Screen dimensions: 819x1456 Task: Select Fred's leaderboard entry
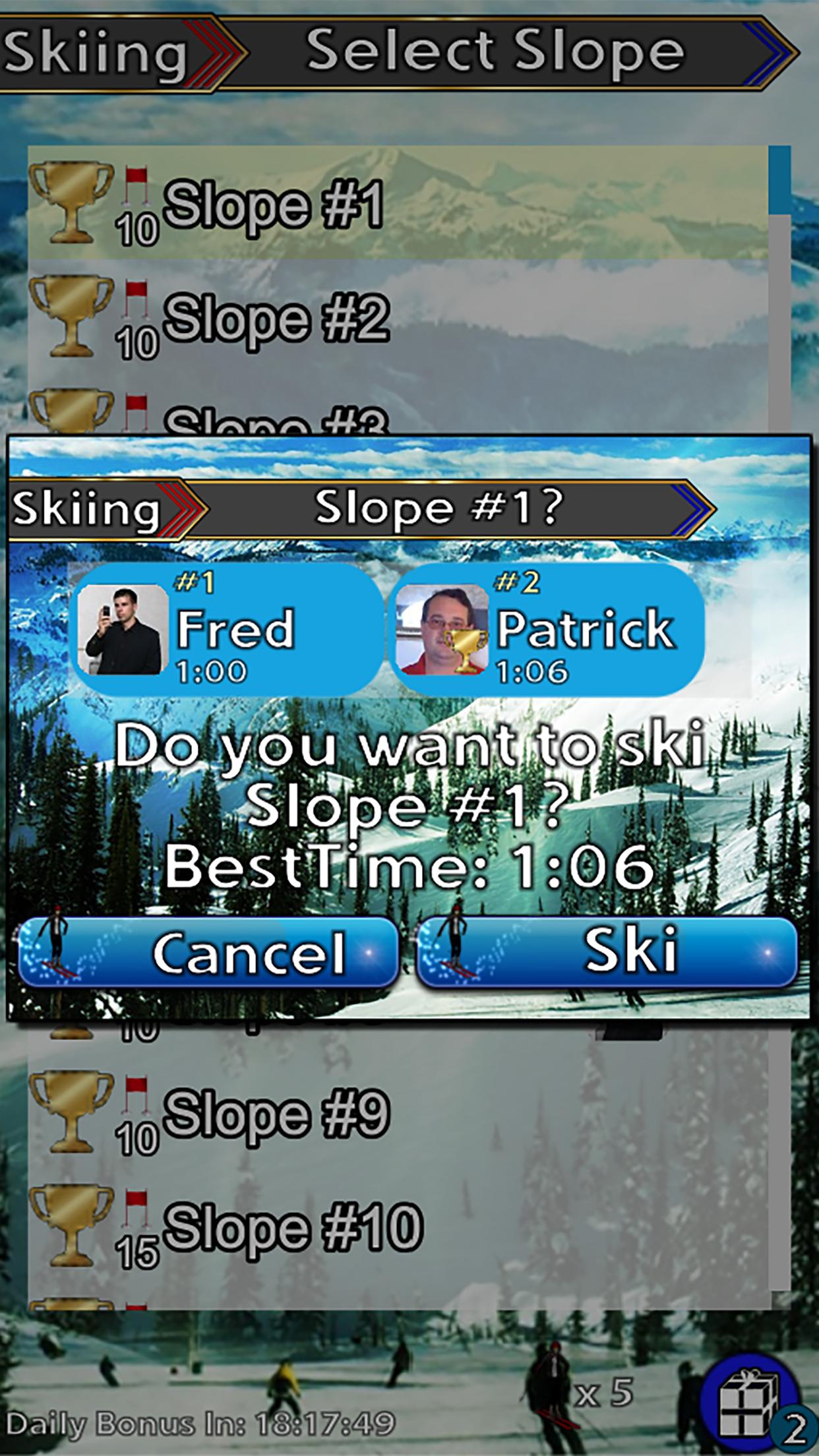coord(226,629)
